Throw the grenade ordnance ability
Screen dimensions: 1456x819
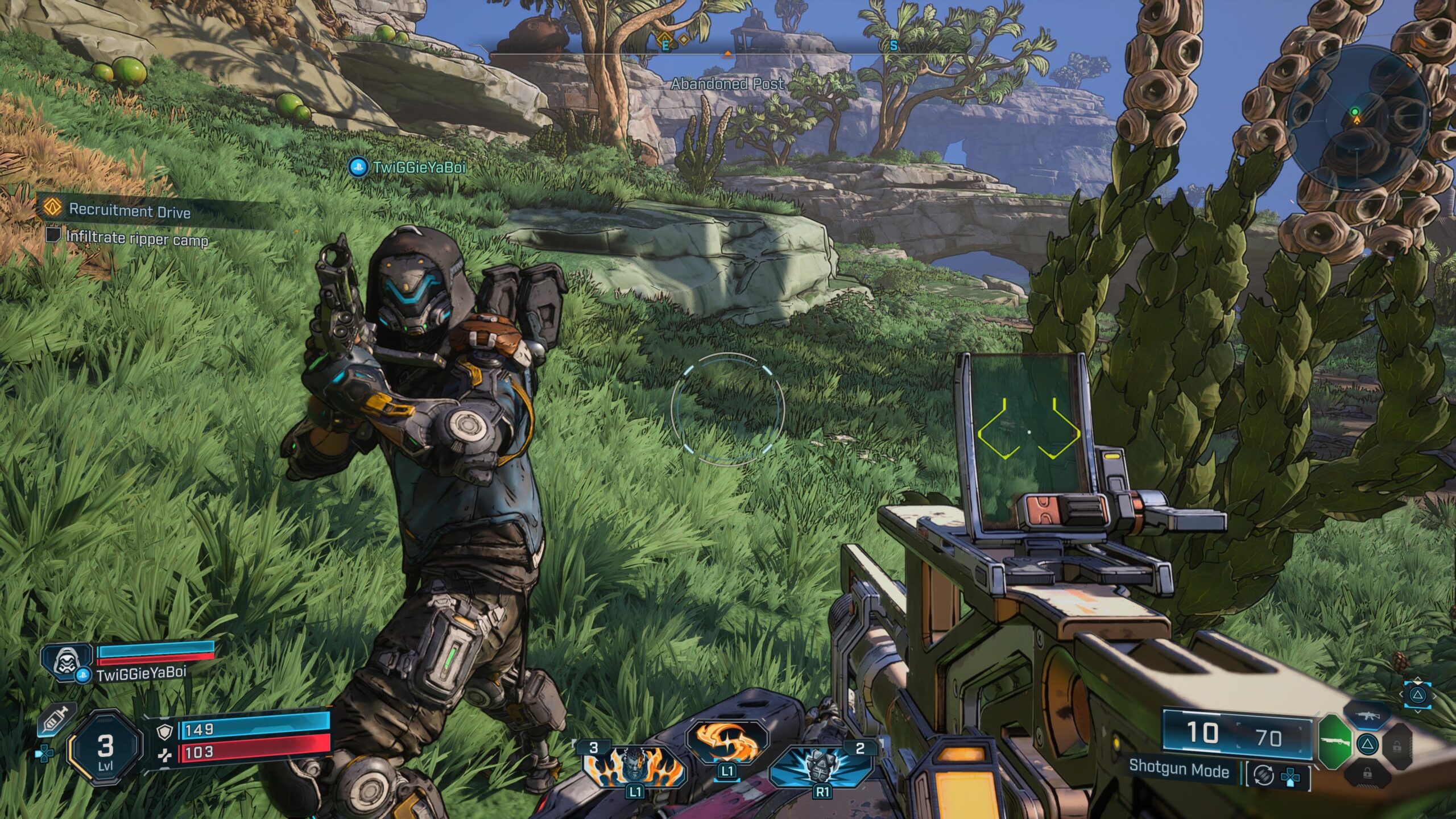click(x=821, y=765)
